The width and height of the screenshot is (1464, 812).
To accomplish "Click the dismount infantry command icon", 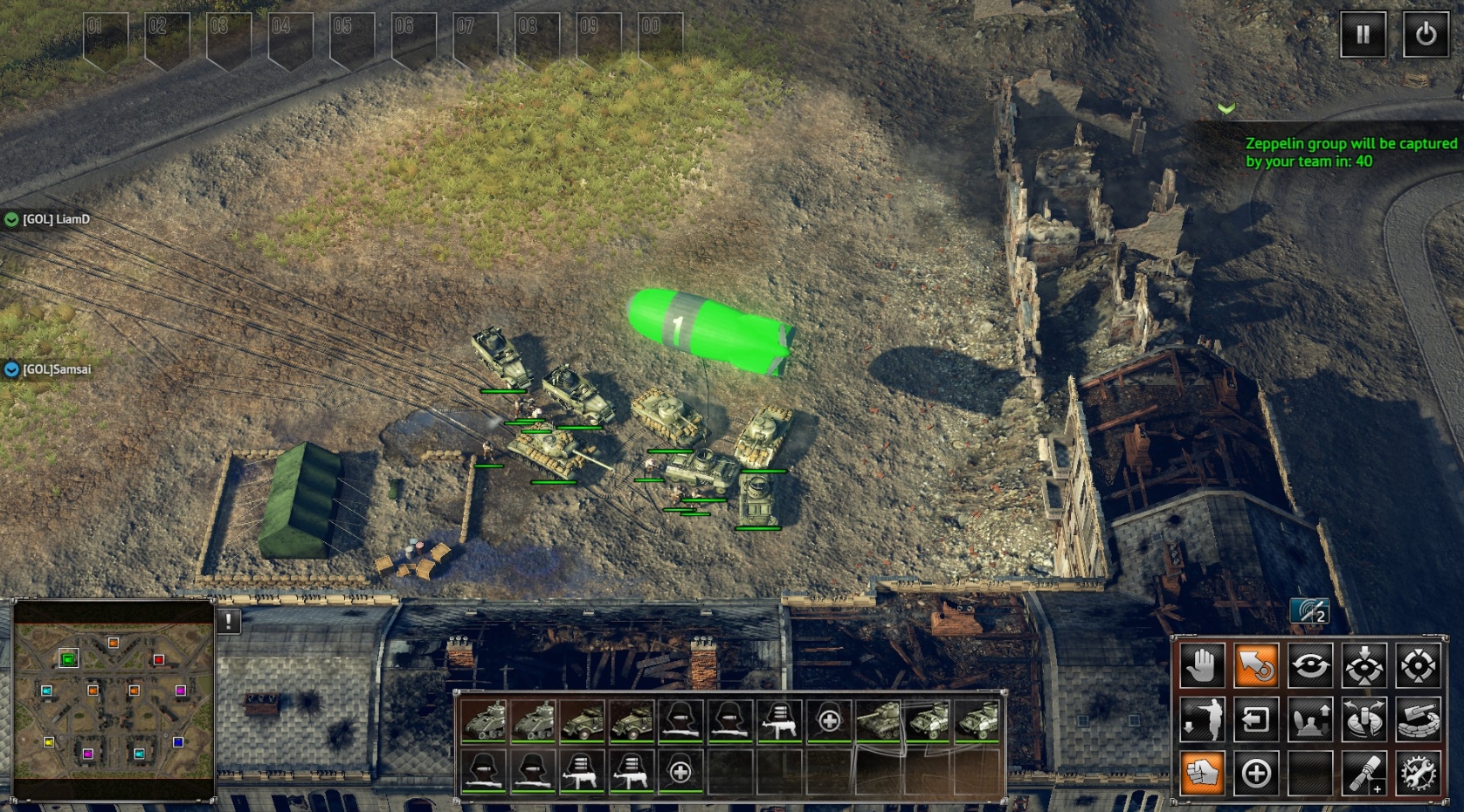I will (1202, 719).
